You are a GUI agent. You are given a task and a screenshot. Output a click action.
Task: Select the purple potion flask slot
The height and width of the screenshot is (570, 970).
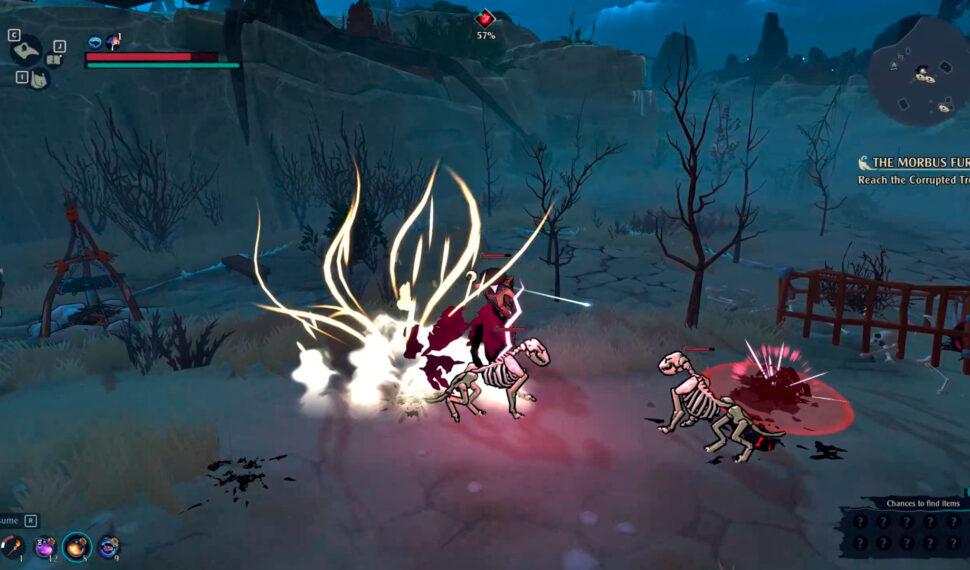coord(46,546)
